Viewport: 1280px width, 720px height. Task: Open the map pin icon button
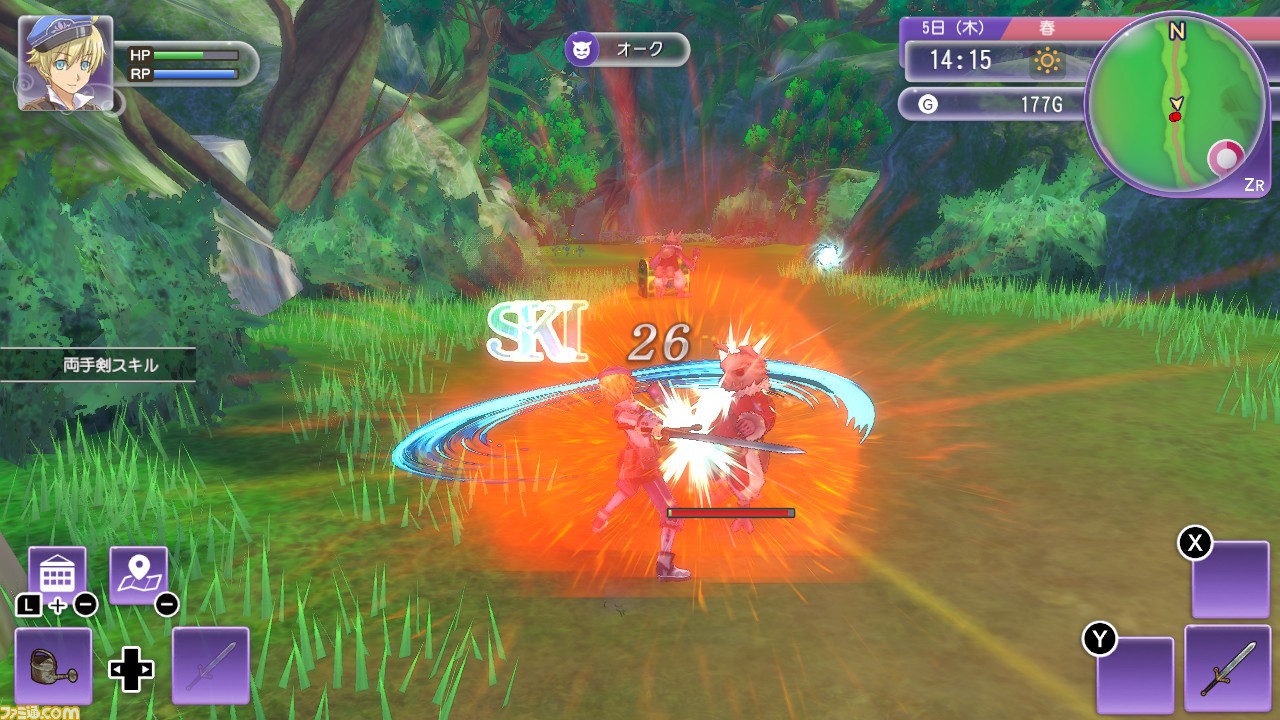(138, 574)
